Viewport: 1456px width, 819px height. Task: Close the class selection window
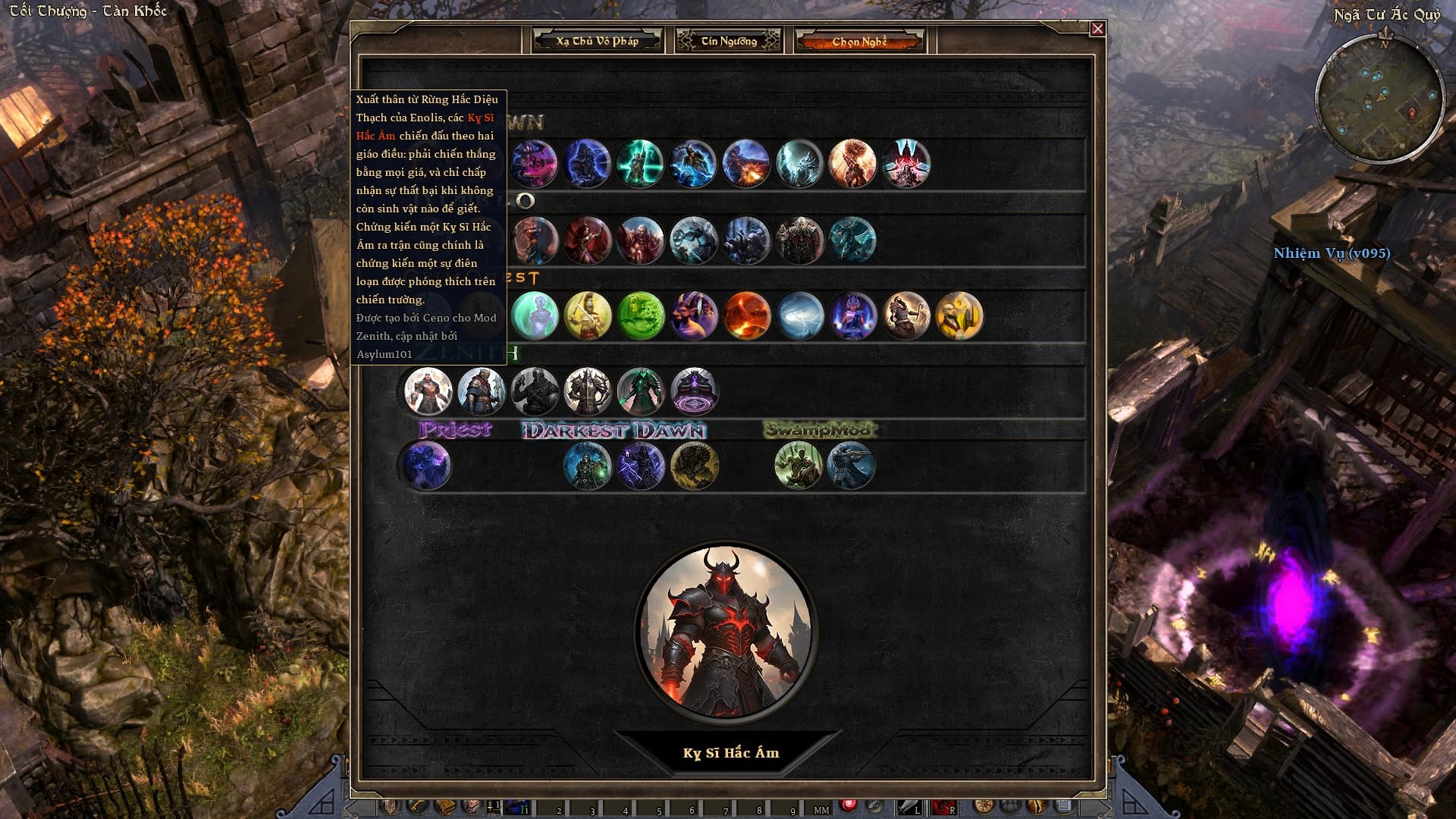click(1097, 29)
